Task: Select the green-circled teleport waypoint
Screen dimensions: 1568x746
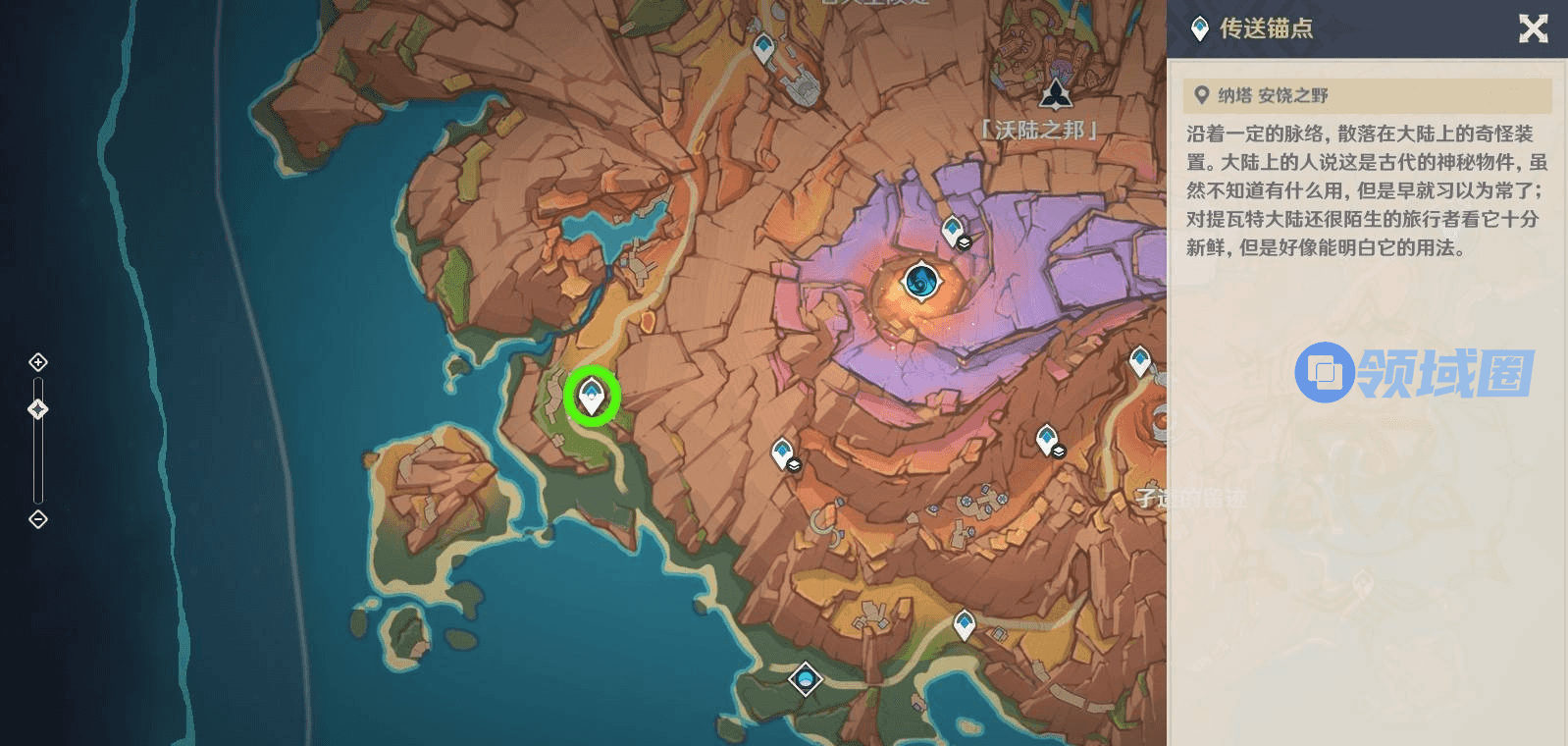Action: pos(591,396)
